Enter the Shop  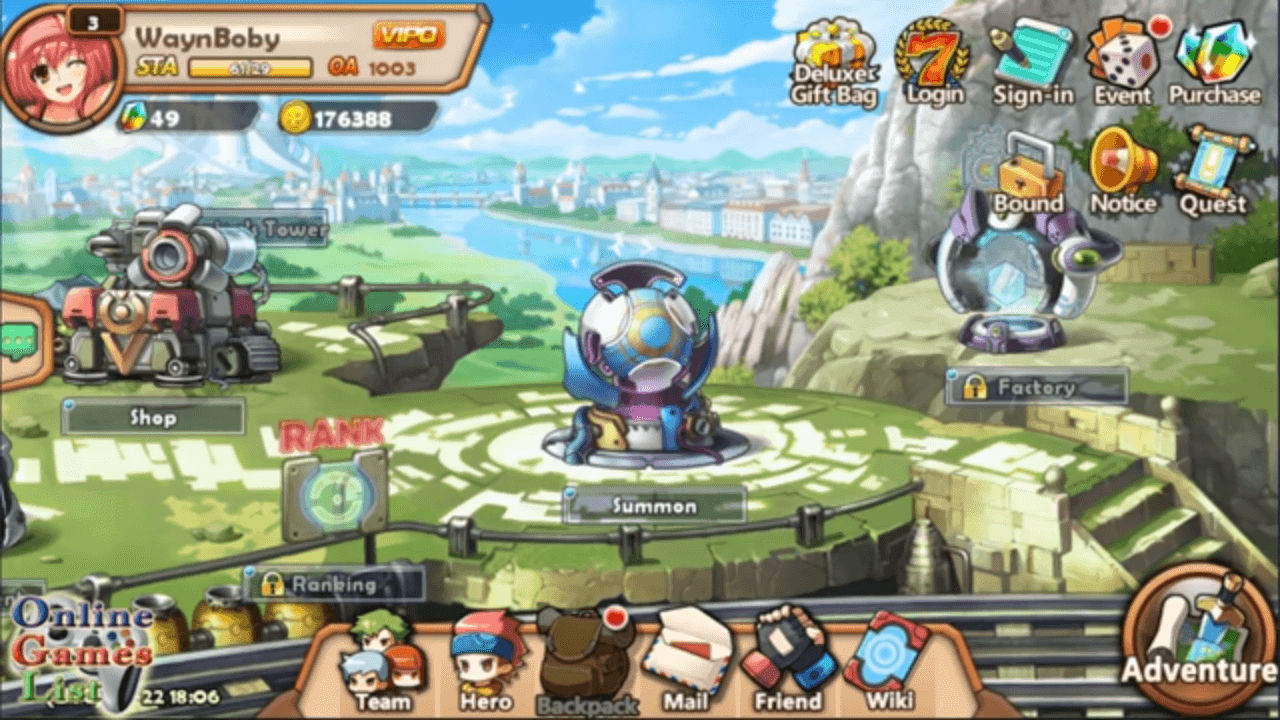pos(153,417)
